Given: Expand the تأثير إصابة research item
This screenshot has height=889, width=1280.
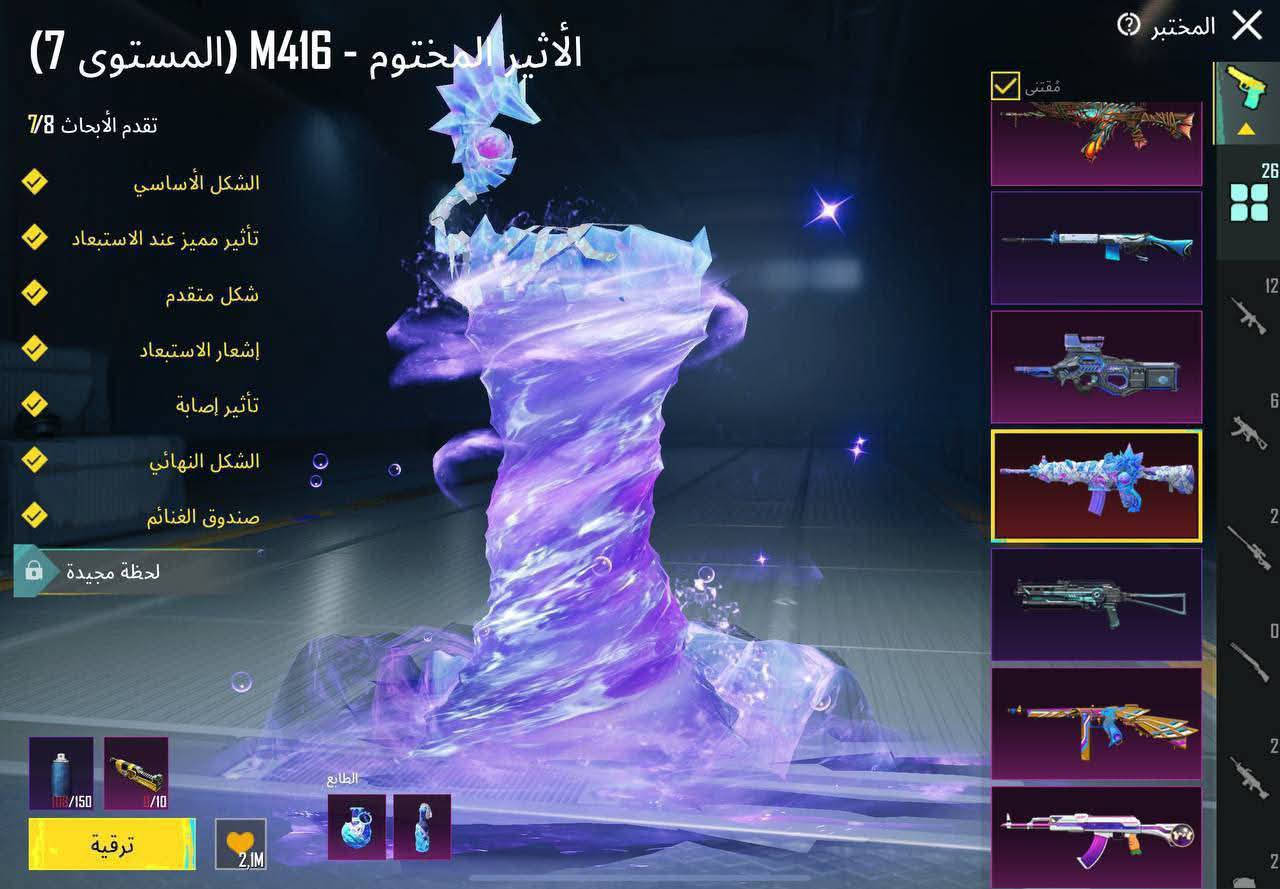Looking at the screenshot, I should pos(35,405).
